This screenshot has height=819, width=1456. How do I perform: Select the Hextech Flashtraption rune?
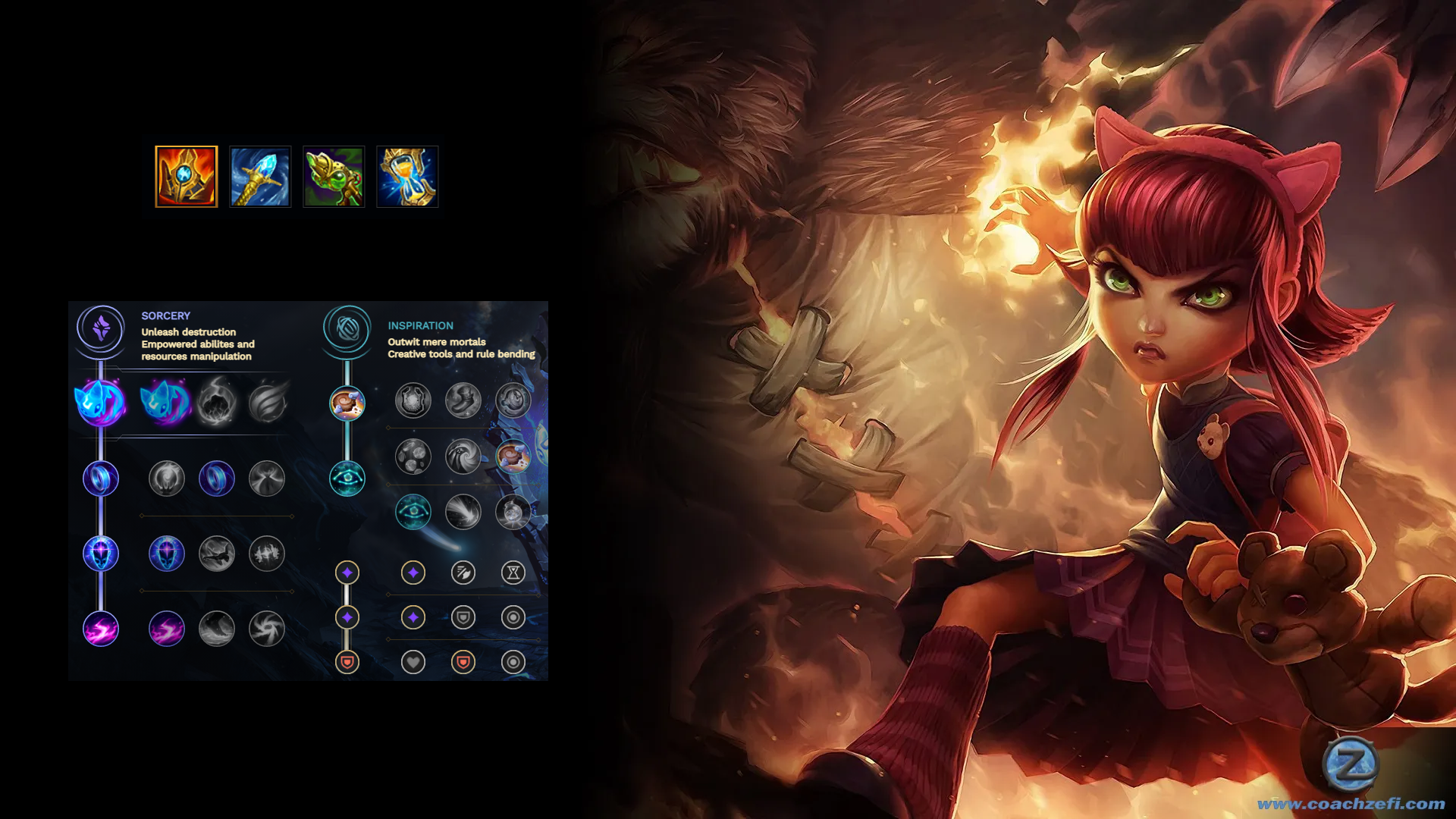413,400
